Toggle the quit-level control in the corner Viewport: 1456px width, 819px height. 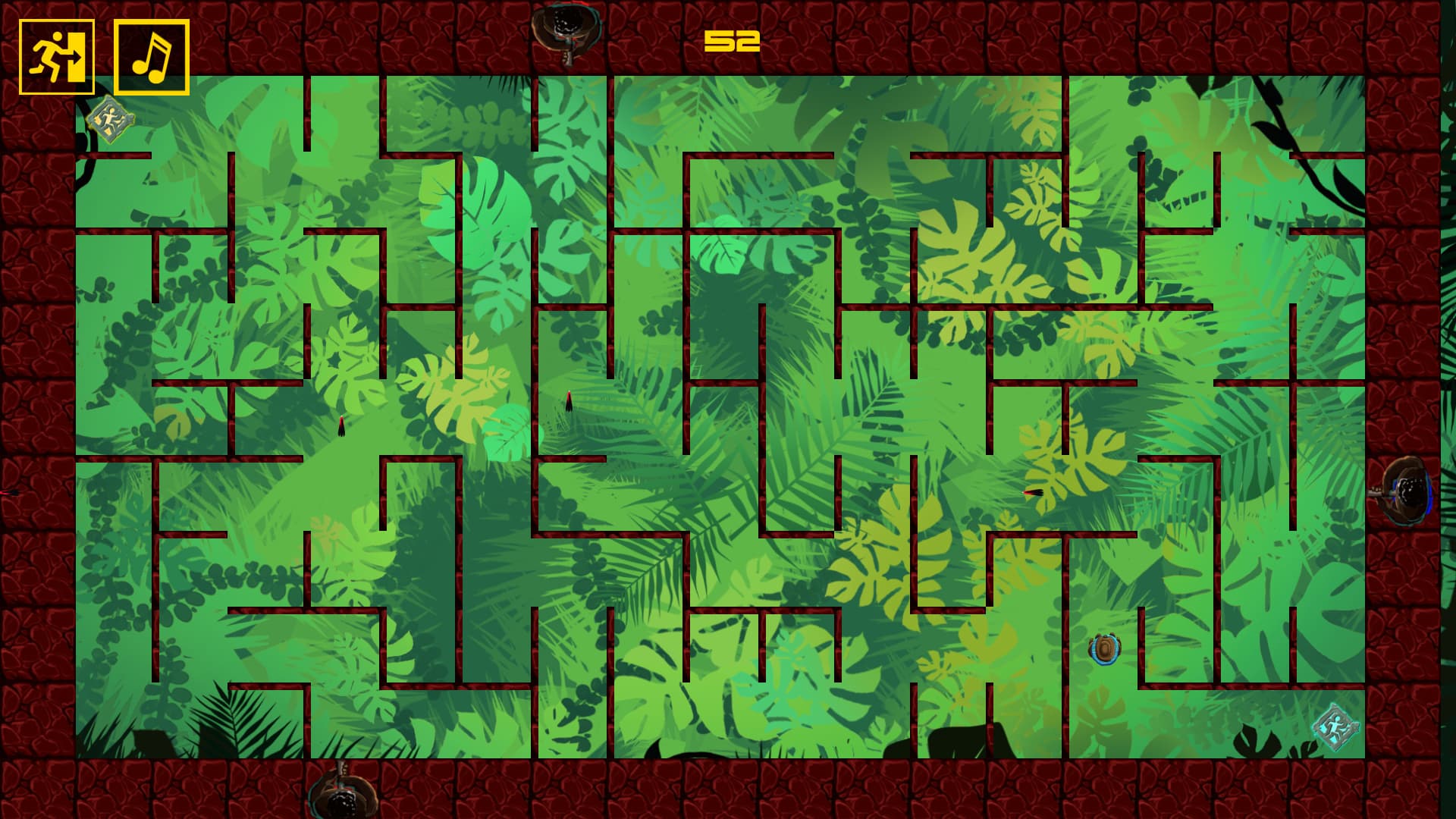tap(57, 57)
